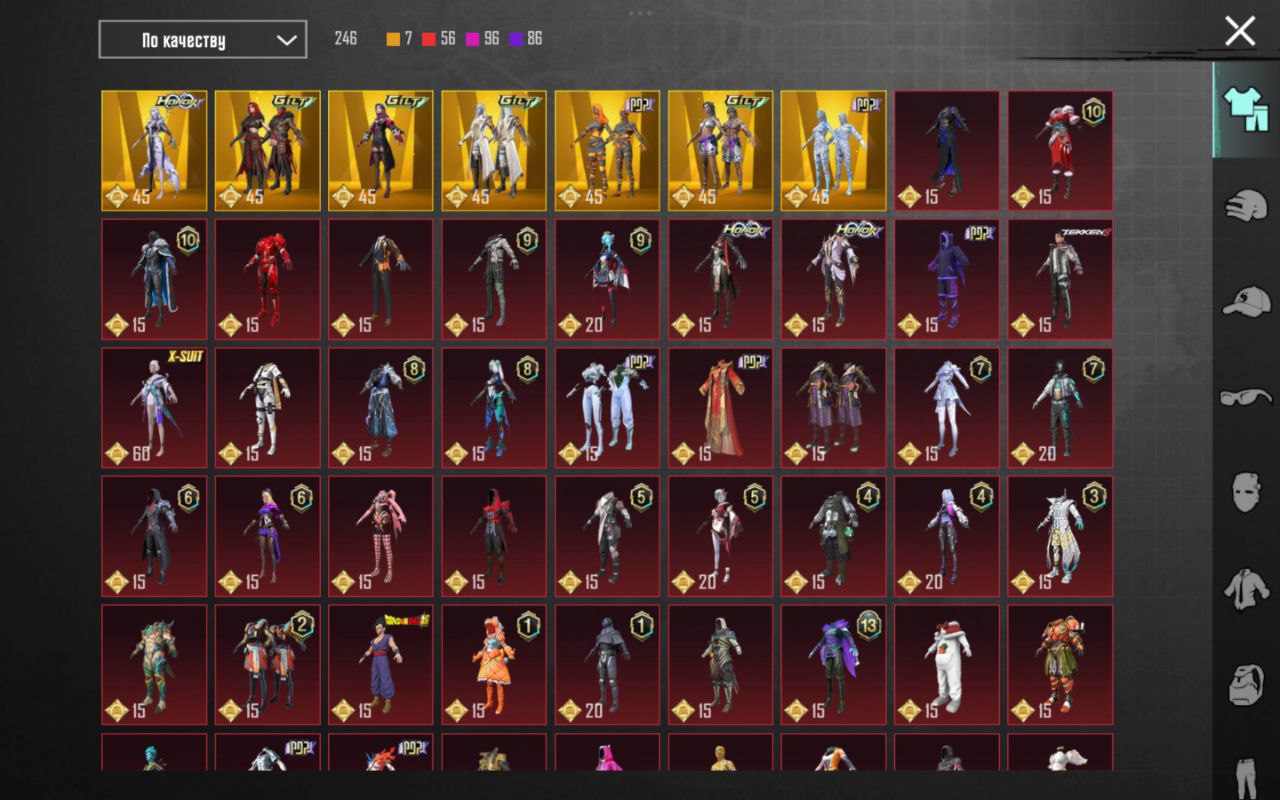Select the face mask category tab
This screenshot has width=1280, height=800.
(x=1246, y=492)
